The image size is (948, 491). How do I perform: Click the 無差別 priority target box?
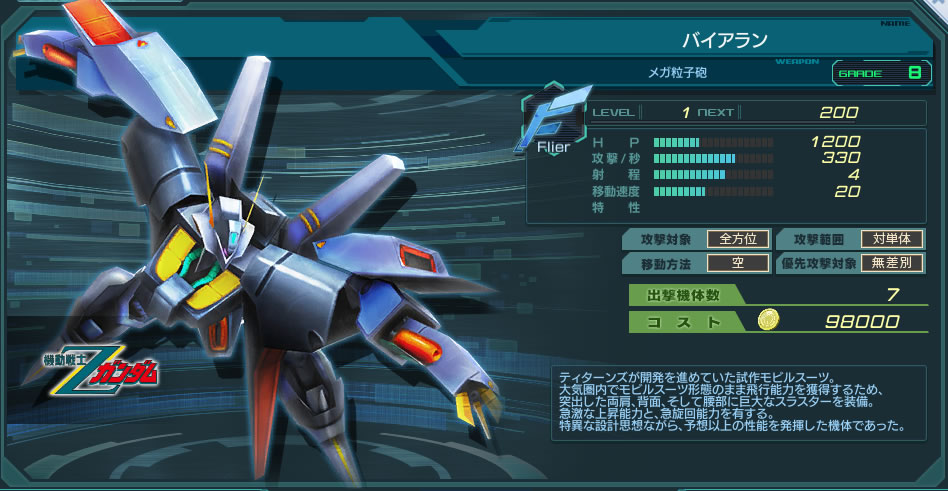[892, 264]
